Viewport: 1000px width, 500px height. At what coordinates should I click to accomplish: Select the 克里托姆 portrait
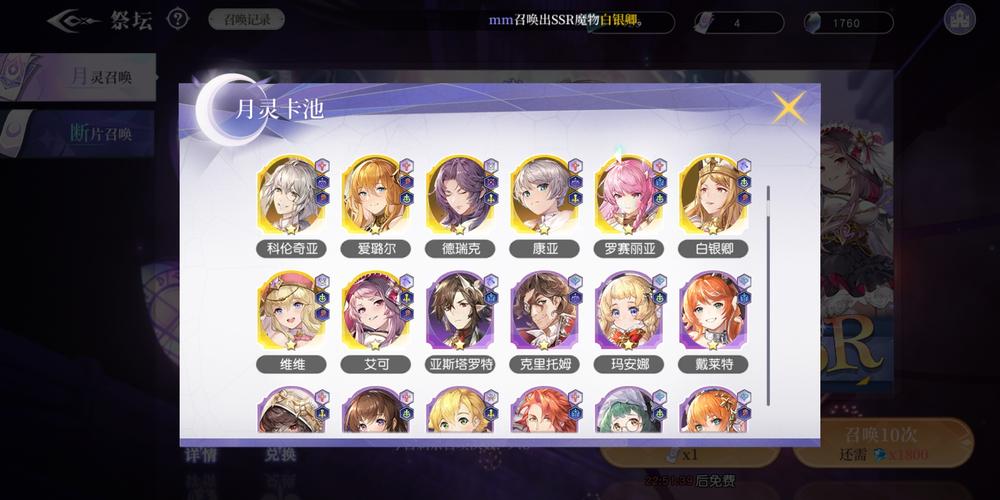tap(543, 312)
